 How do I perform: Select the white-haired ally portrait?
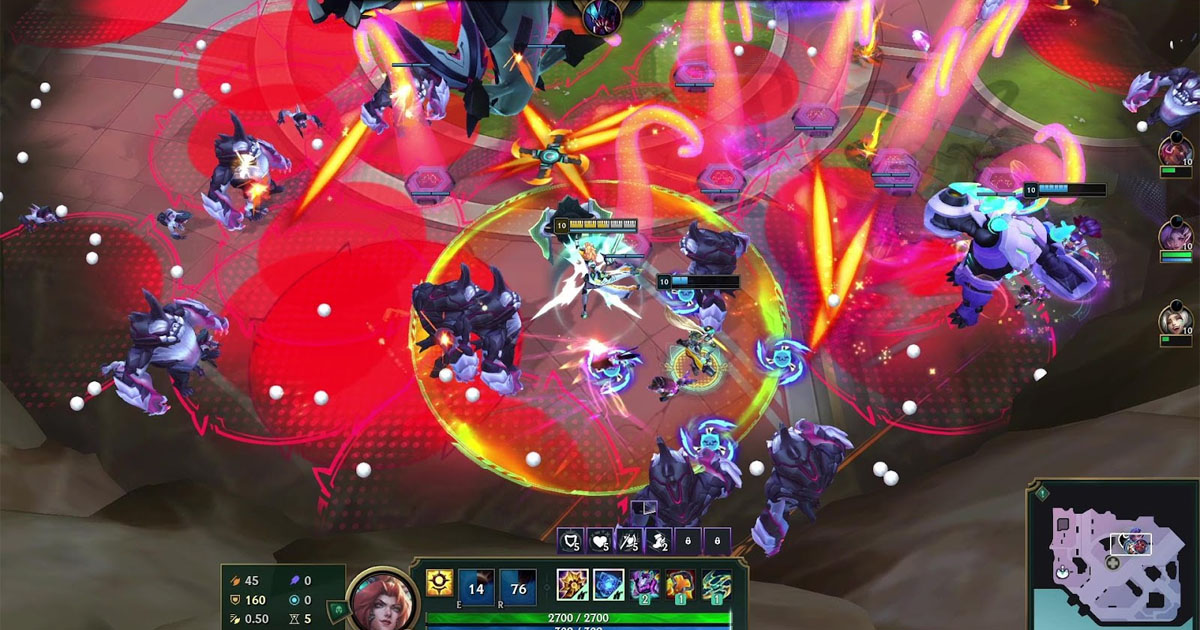pos(1176,320)
